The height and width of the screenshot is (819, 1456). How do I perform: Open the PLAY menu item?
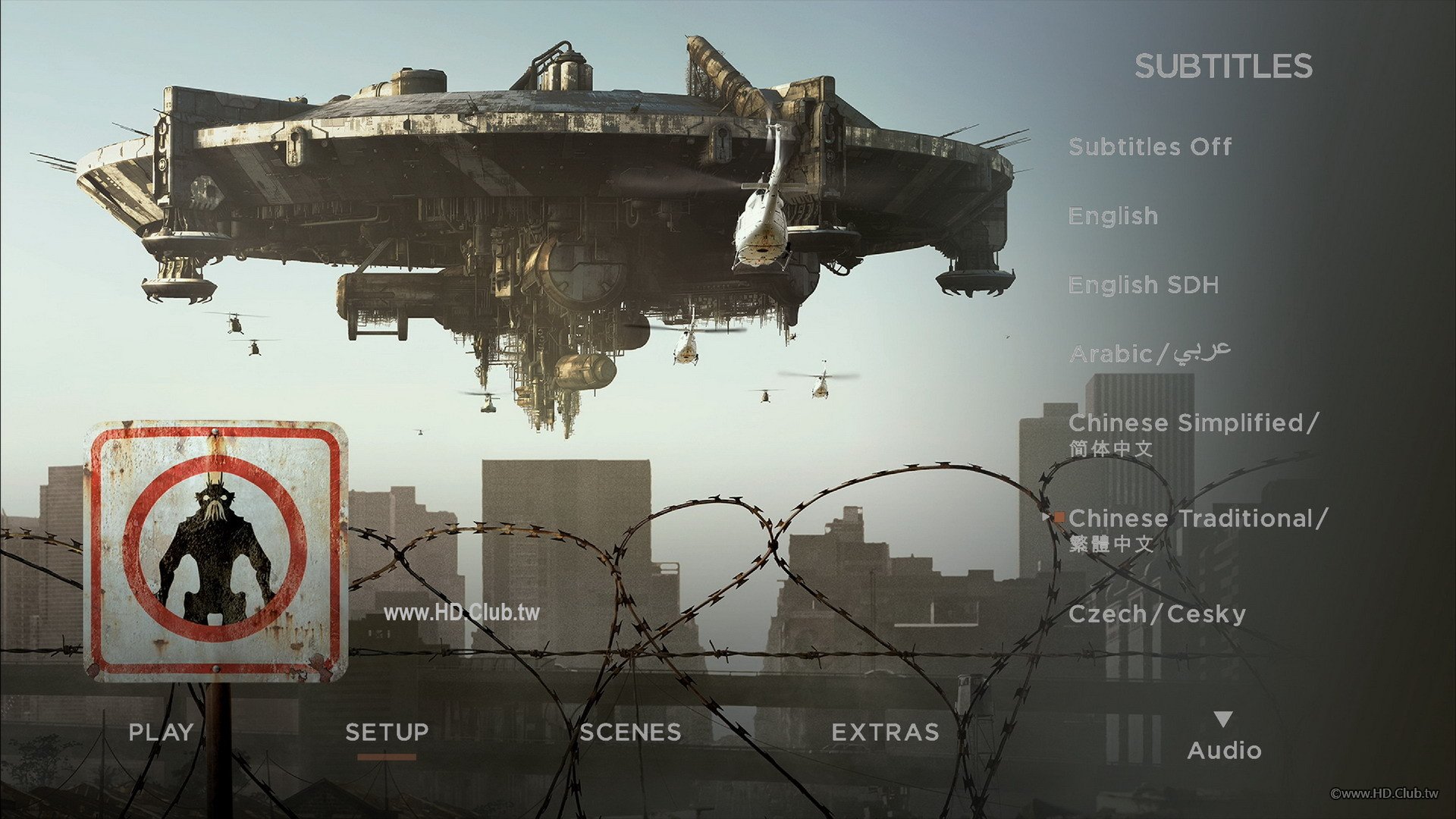[x=159, y=733]
